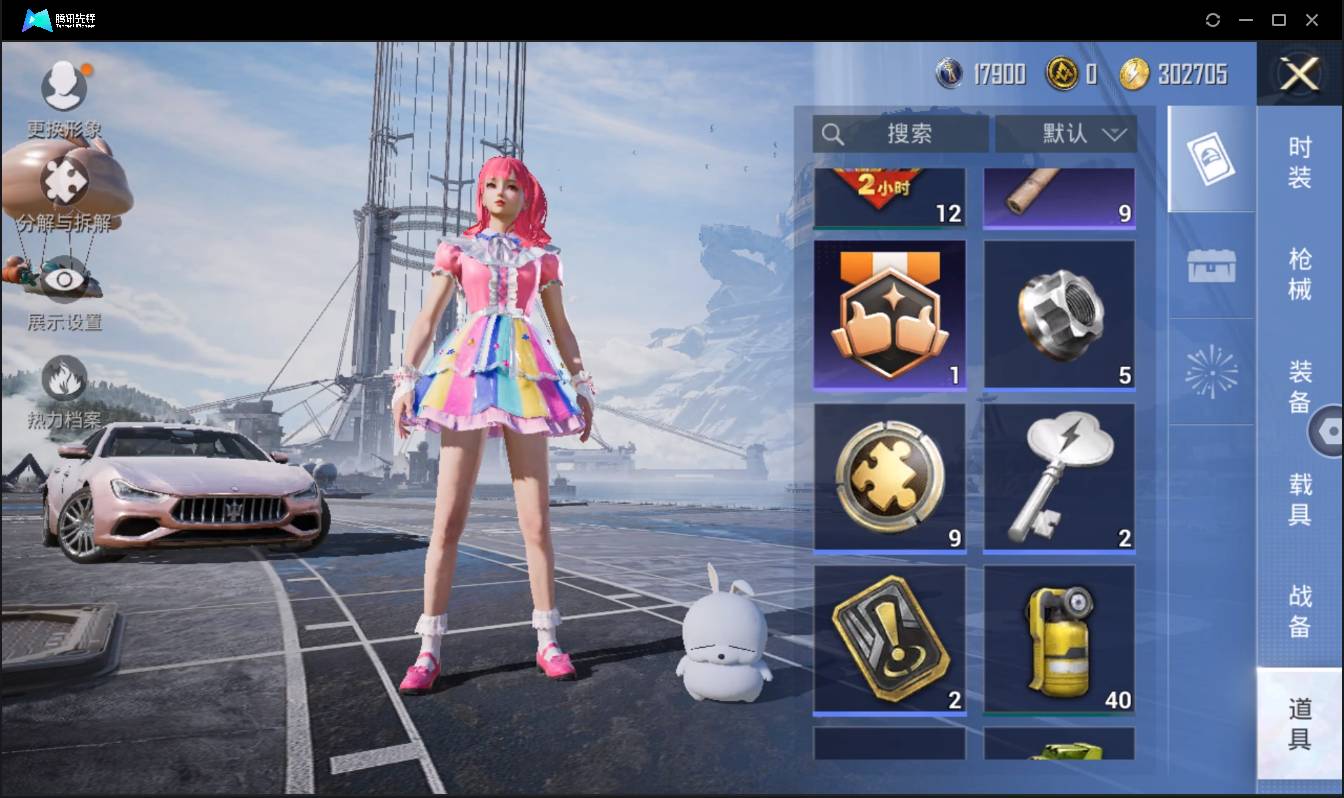The image size is (1344, 798).
Task: Switch to the 载具 vehicles tab
Action: tap(1299, 499)
